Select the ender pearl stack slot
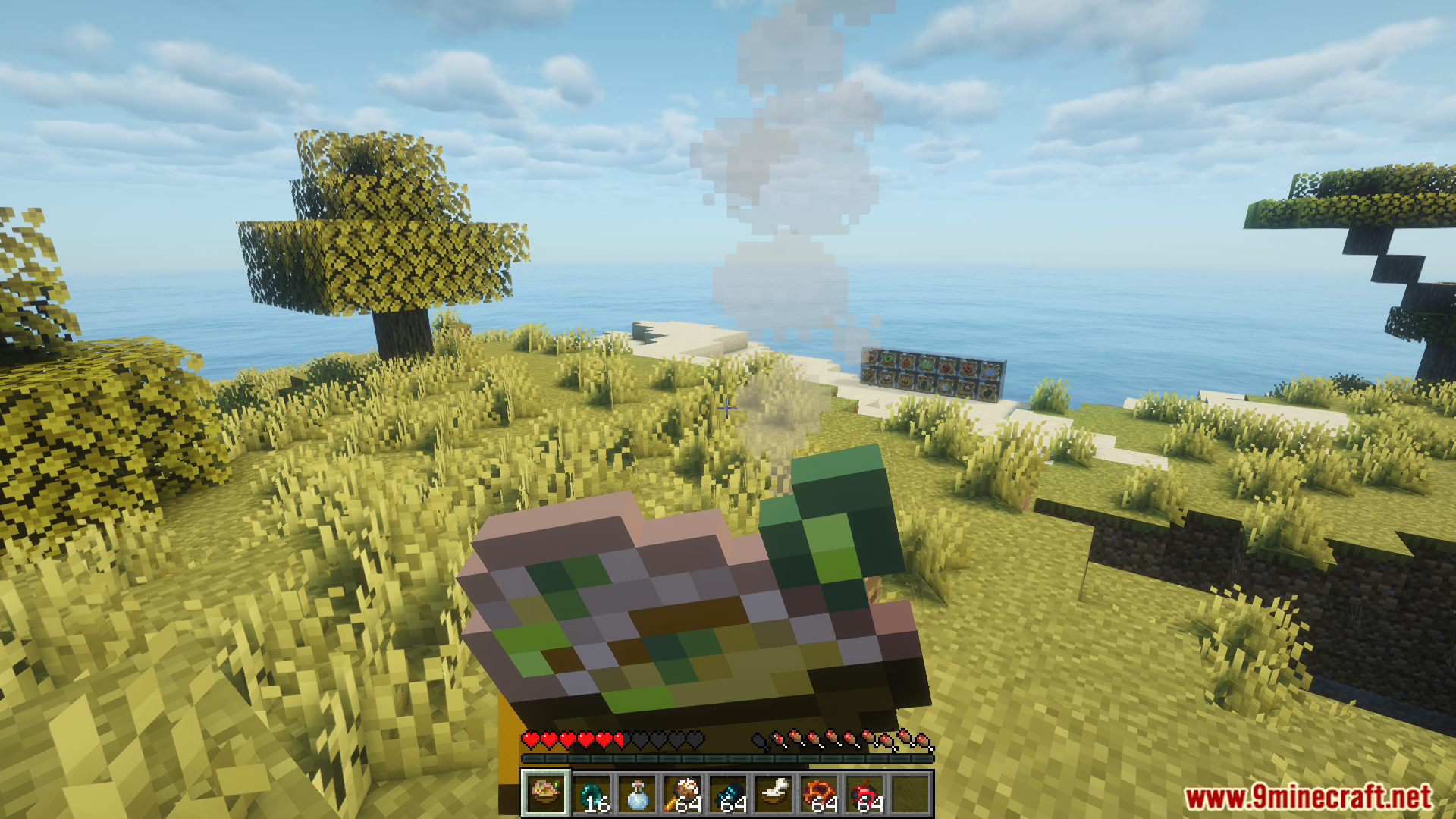Viewport: 1456px width, 819px height. 591,795
